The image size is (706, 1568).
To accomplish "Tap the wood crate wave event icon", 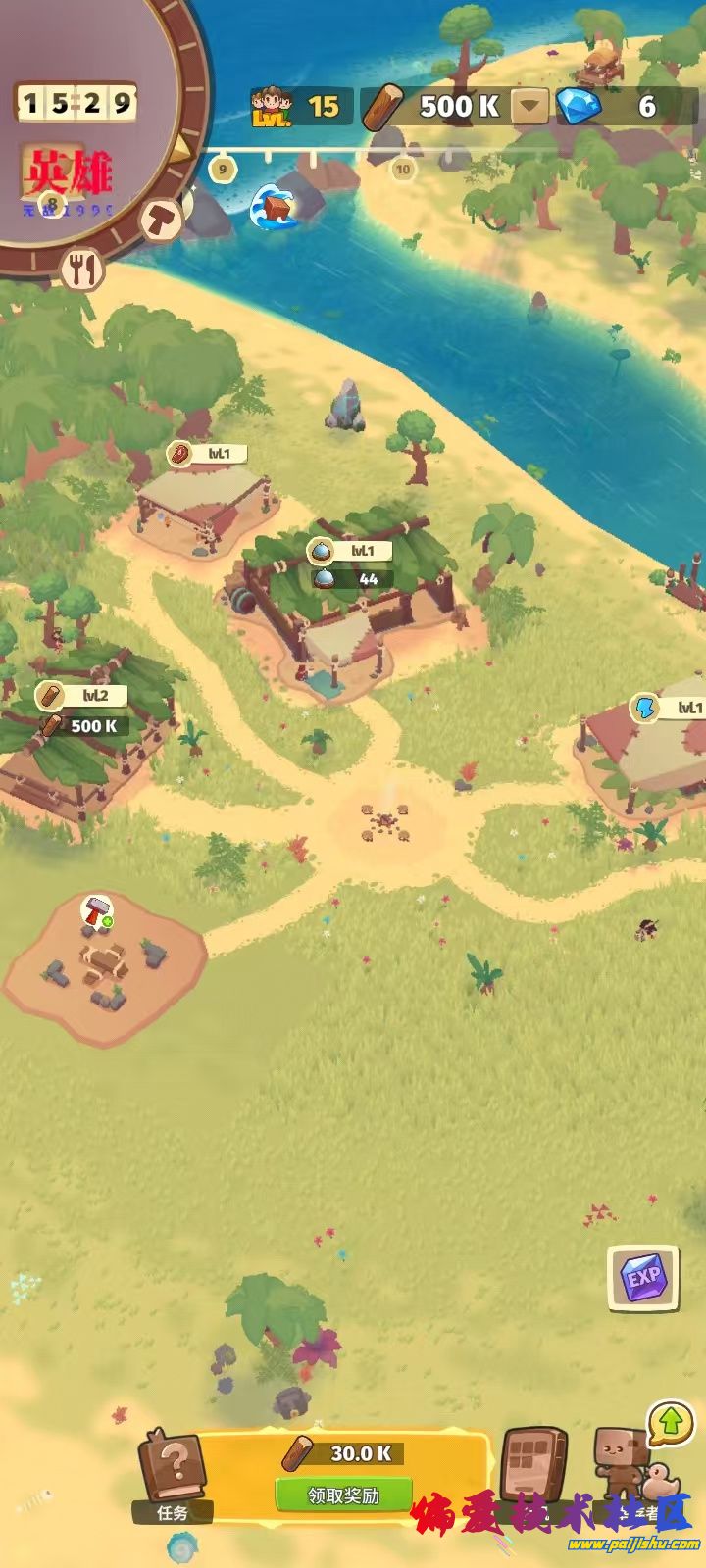I will click(x=275, y=206).
